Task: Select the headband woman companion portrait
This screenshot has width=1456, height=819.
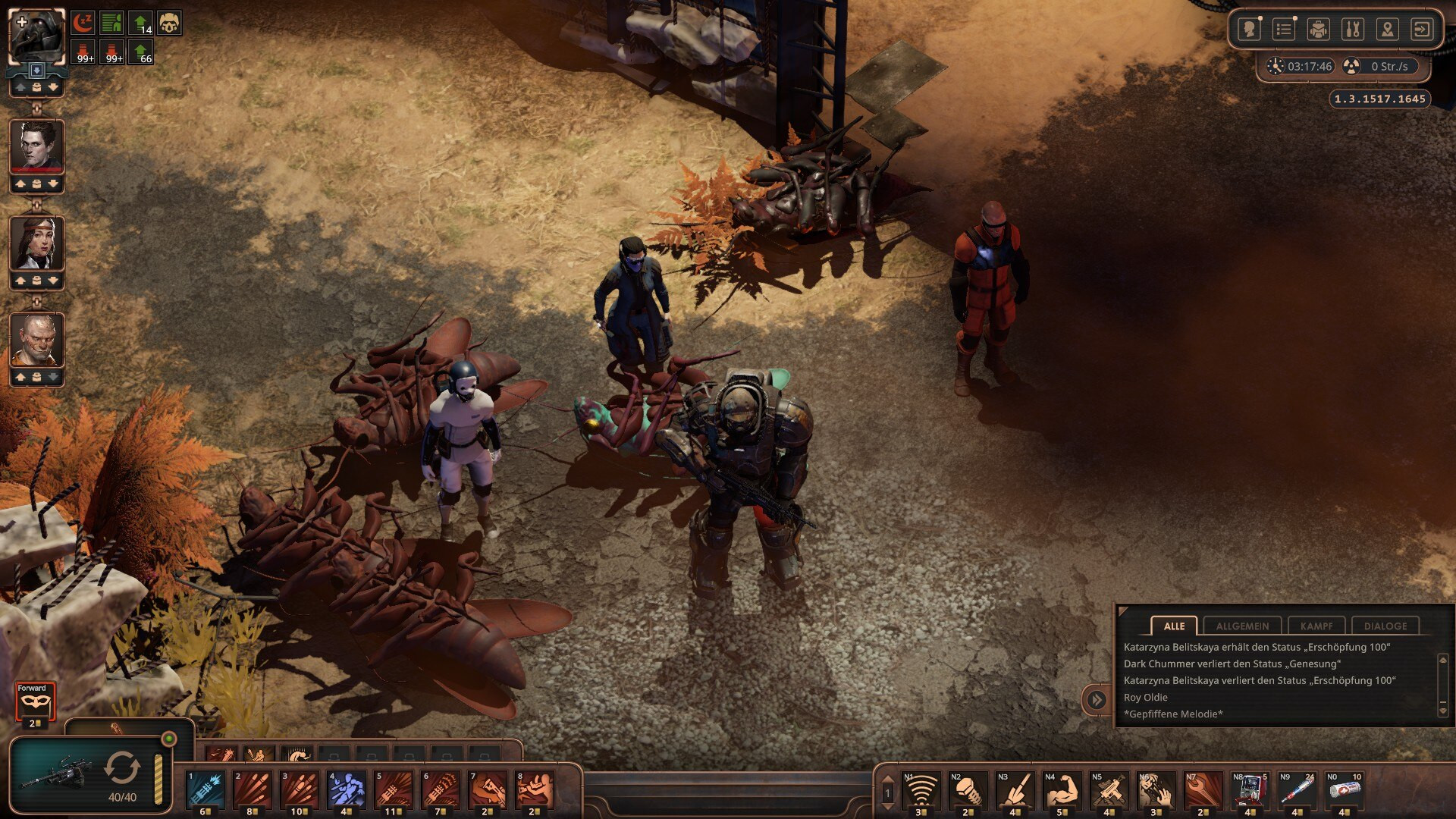Action: pyautogui.click(x=36, y=243)
